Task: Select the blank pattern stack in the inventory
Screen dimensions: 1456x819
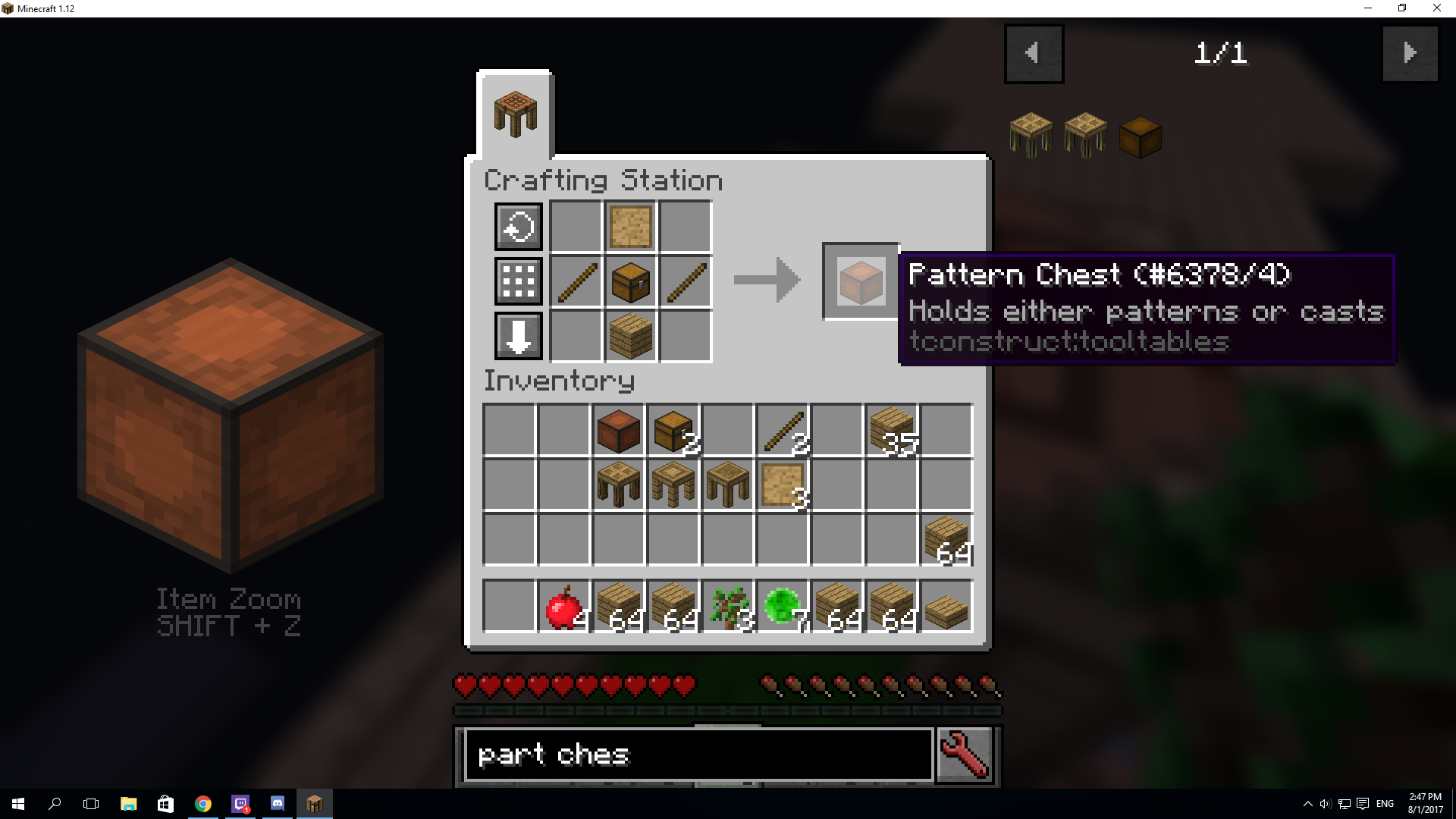Action: (783, 485)
